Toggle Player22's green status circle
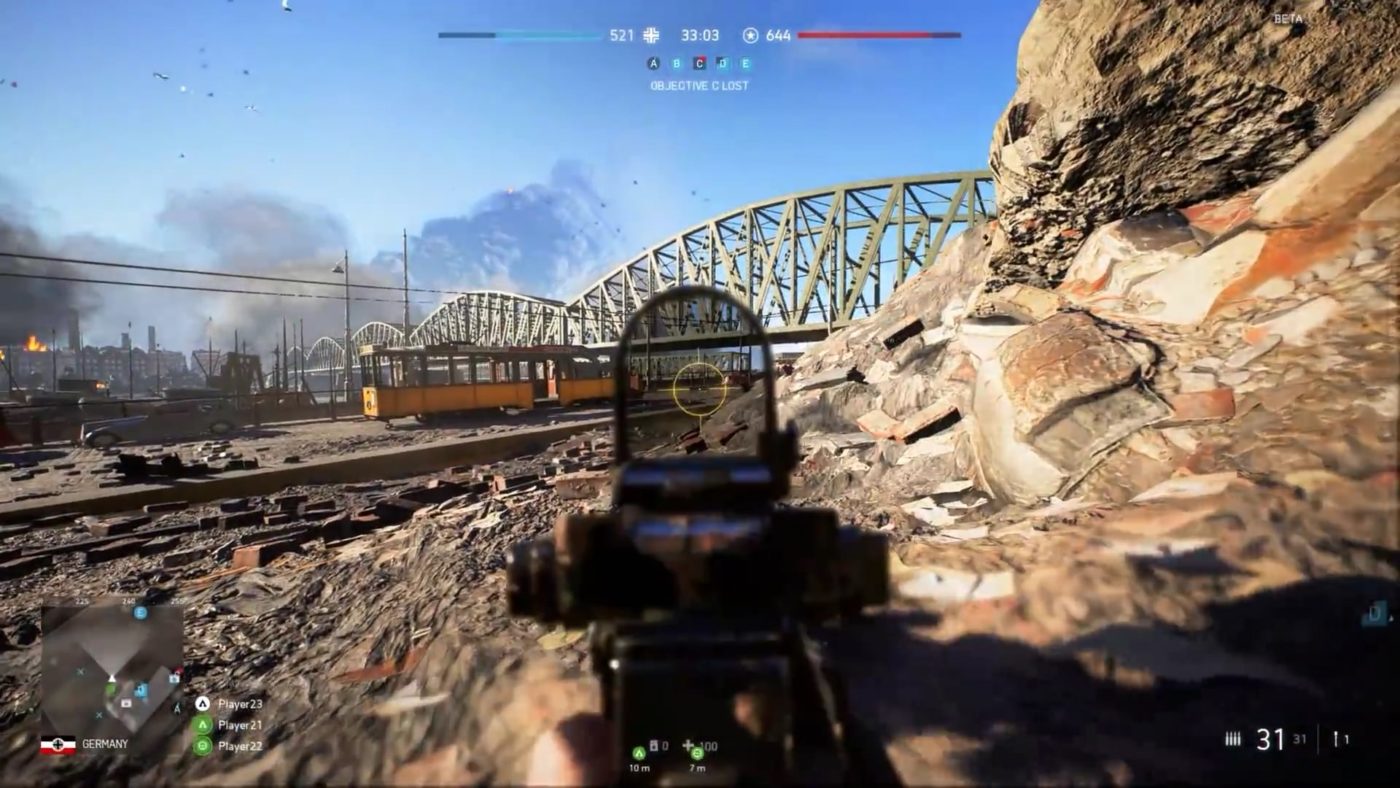Viewport: 1400px width, 788px height. pos(203,745)
